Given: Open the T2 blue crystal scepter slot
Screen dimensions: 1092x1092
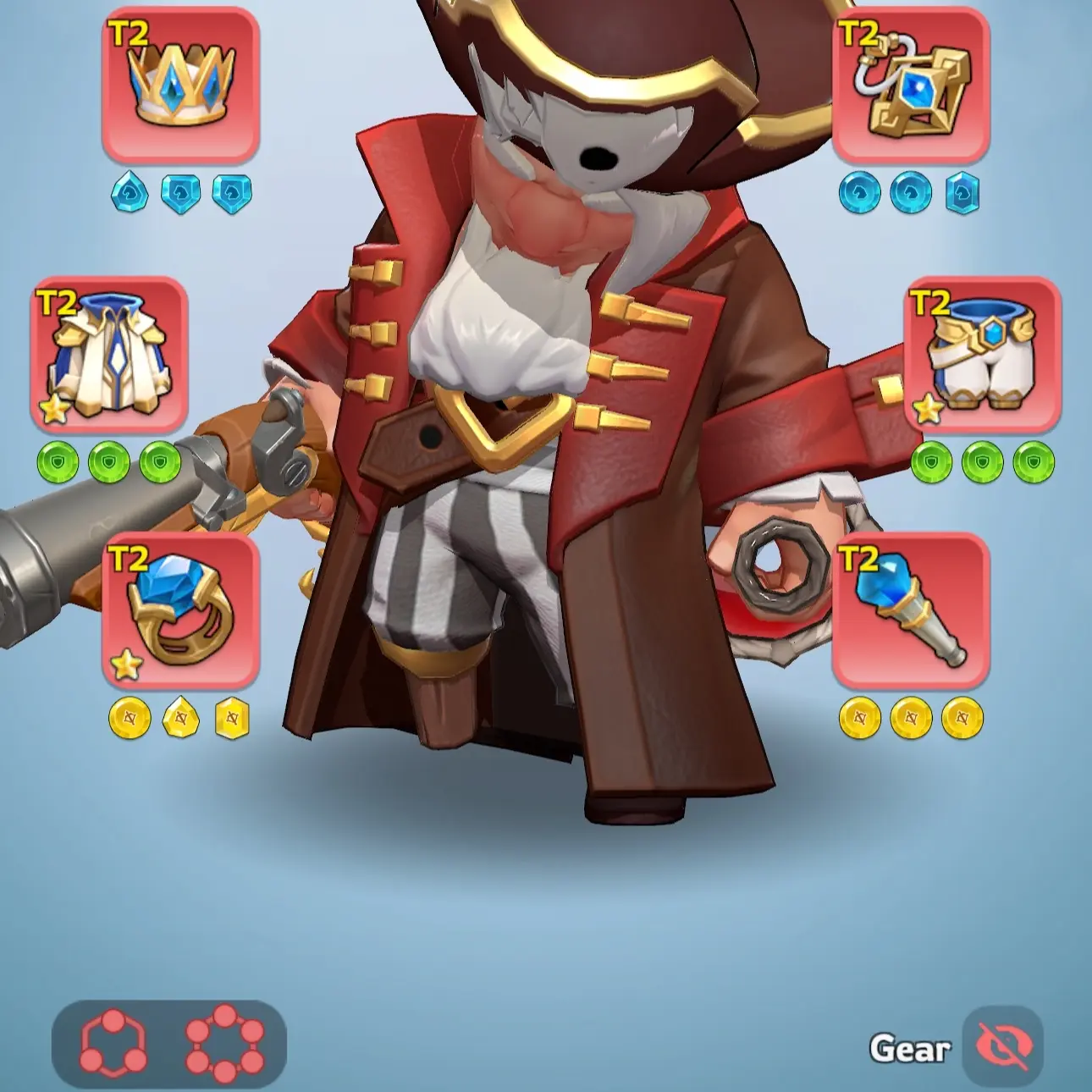Looking at the screenshot, I should 911,609.
